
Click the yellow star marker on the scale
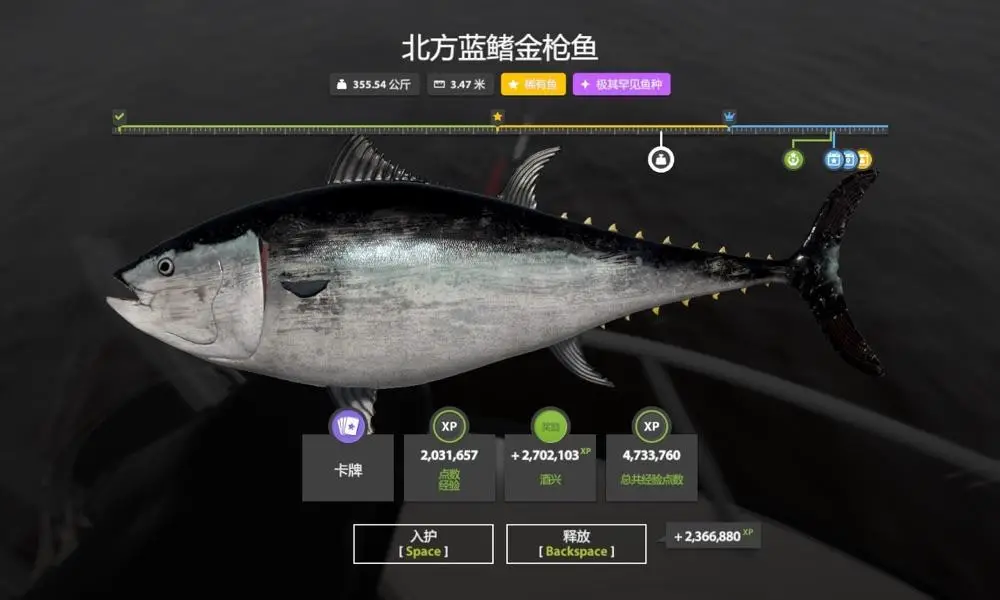(497, 117)
